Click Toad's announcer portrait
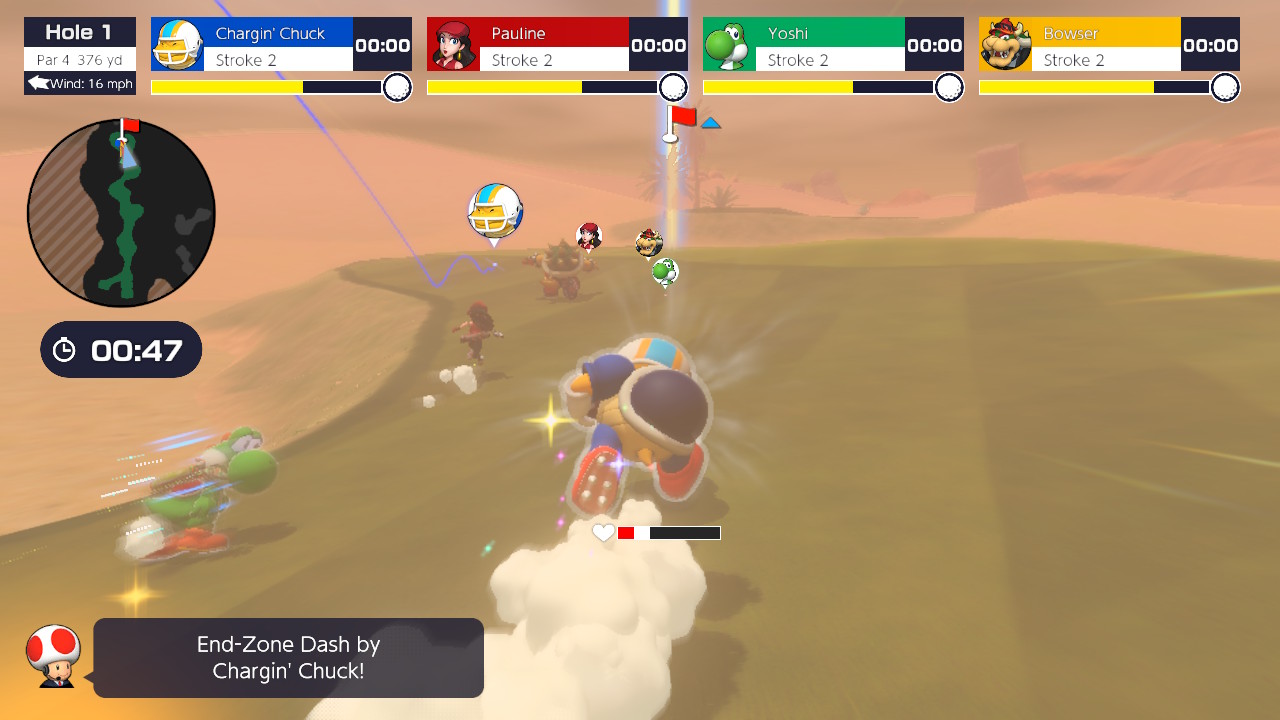Image resolution: width=1280 pixels, height=720 pixels. point(53,656)
